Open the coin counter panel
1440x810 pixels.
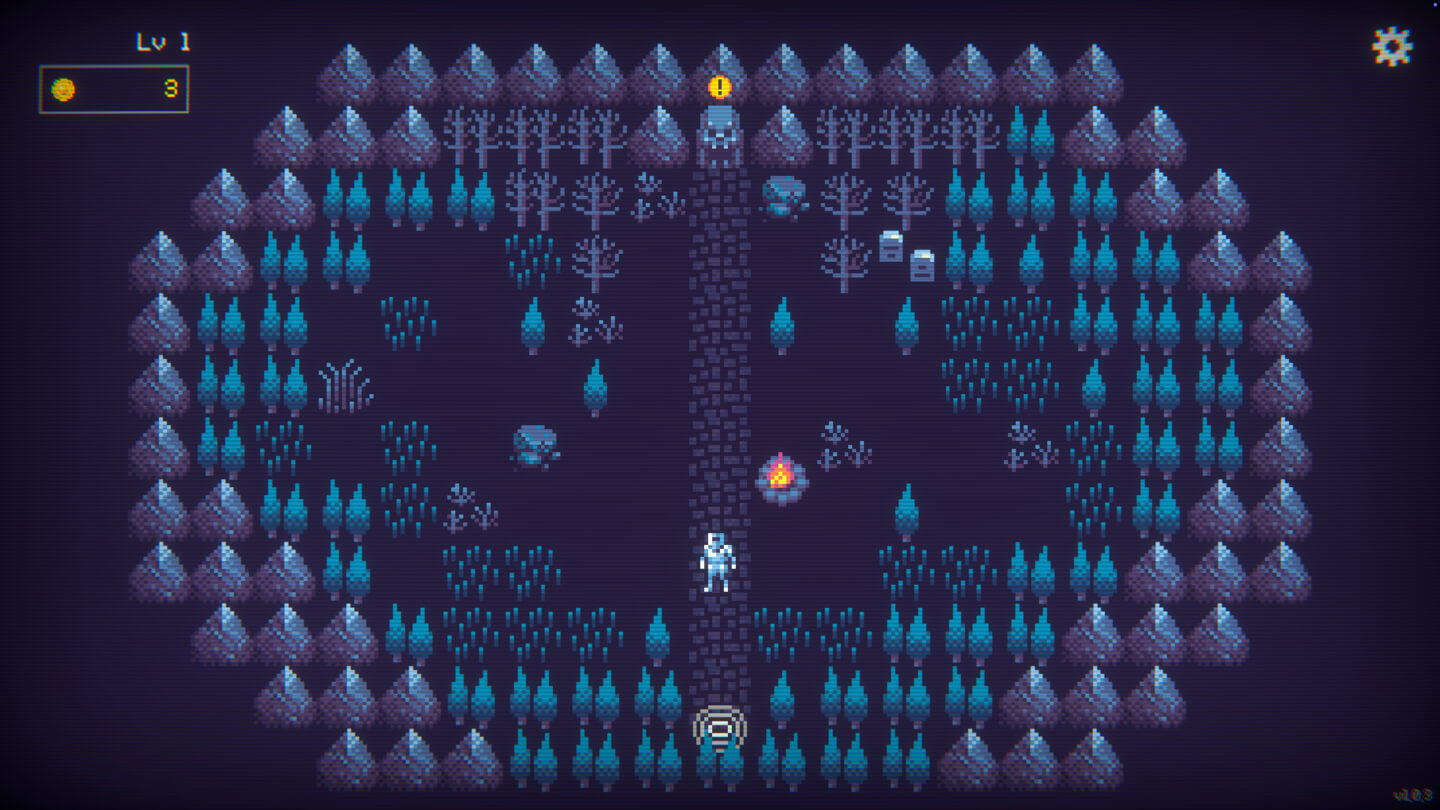click(x=113, y=88)
